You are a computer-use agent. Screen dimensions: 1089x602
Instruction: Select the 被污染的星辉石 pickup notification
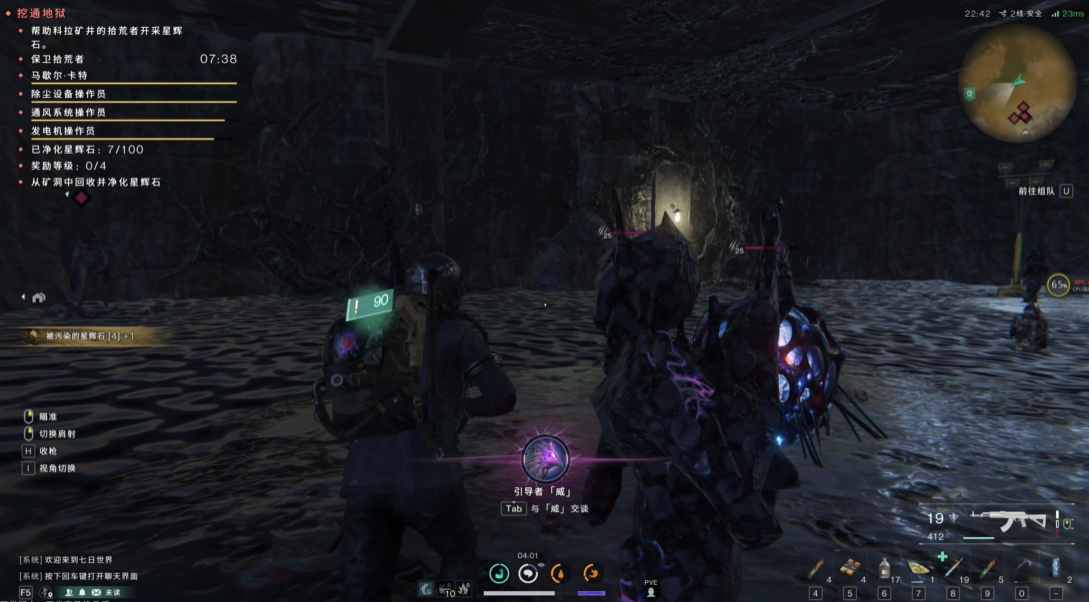[80, 336]
